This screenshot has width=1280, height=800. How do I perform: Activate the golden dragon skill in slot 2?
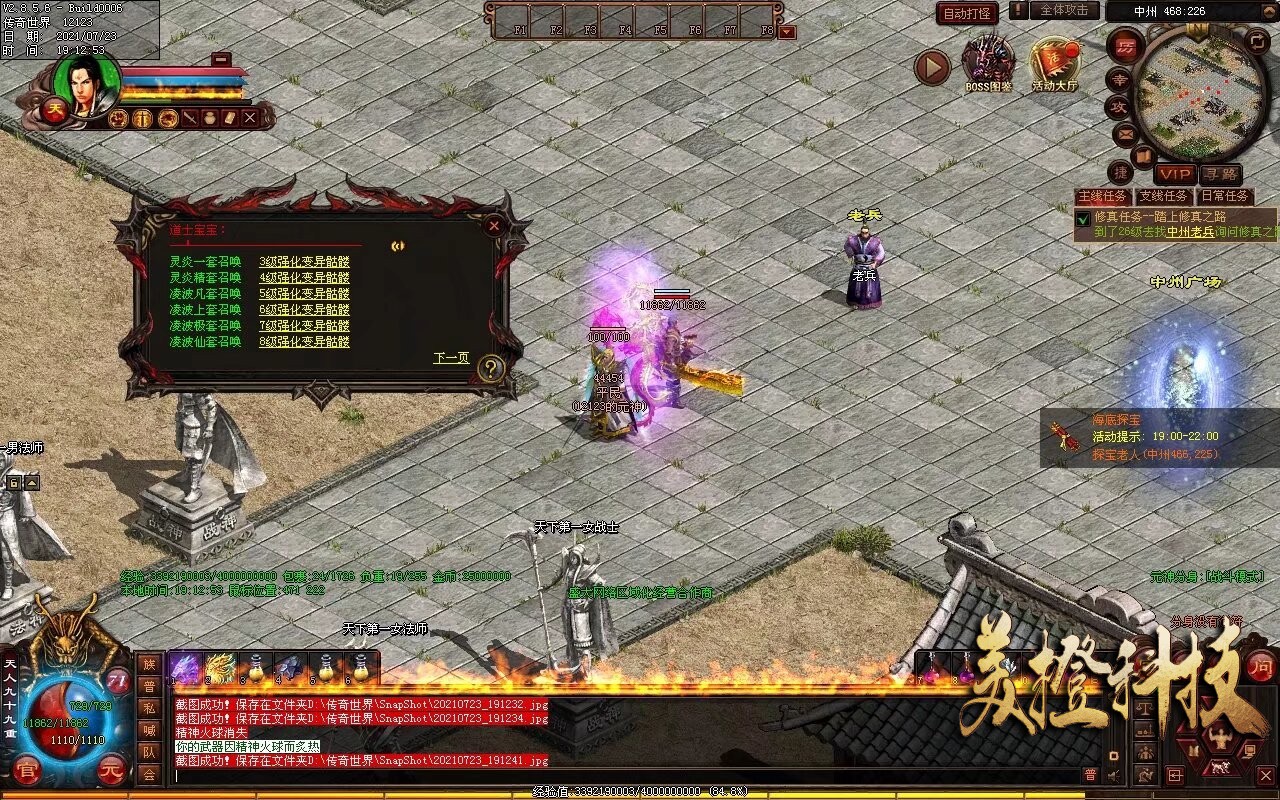coord(220,668)
